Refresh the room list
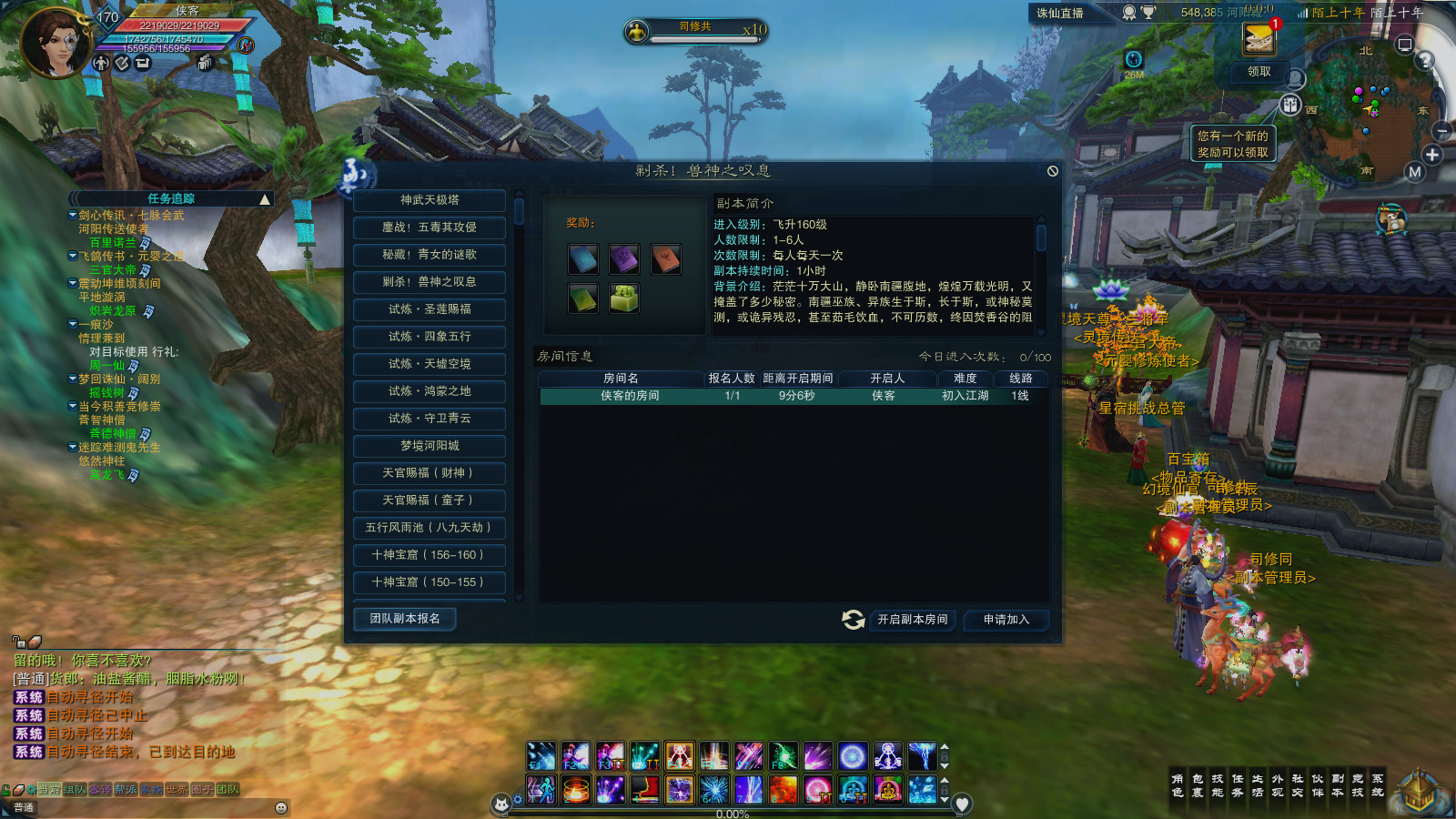The width and height of the screenshot is (1456, 819). click(853, 620)
